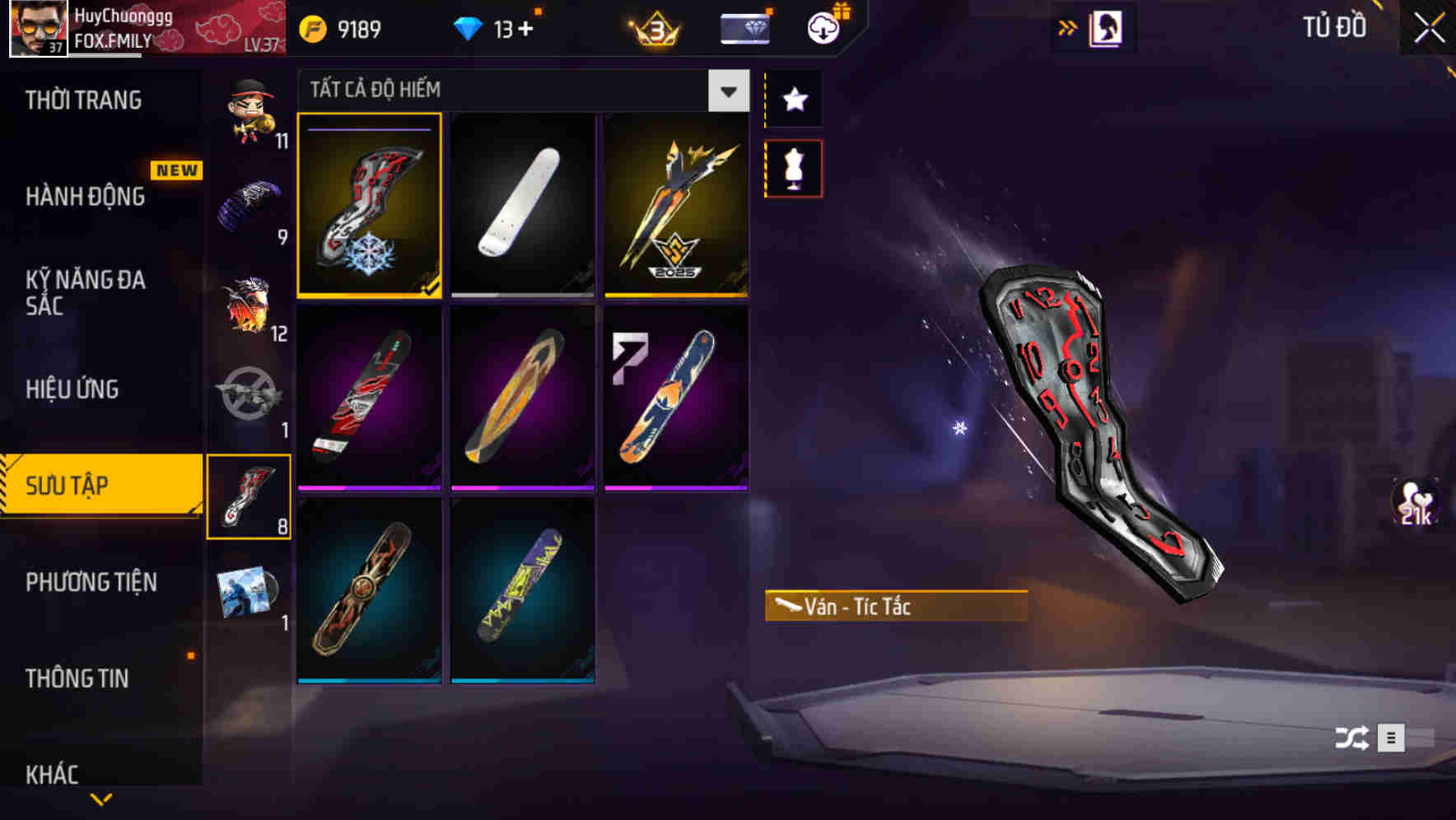
Task: Toggle the star favorites filter
Action: click(793, 99)
